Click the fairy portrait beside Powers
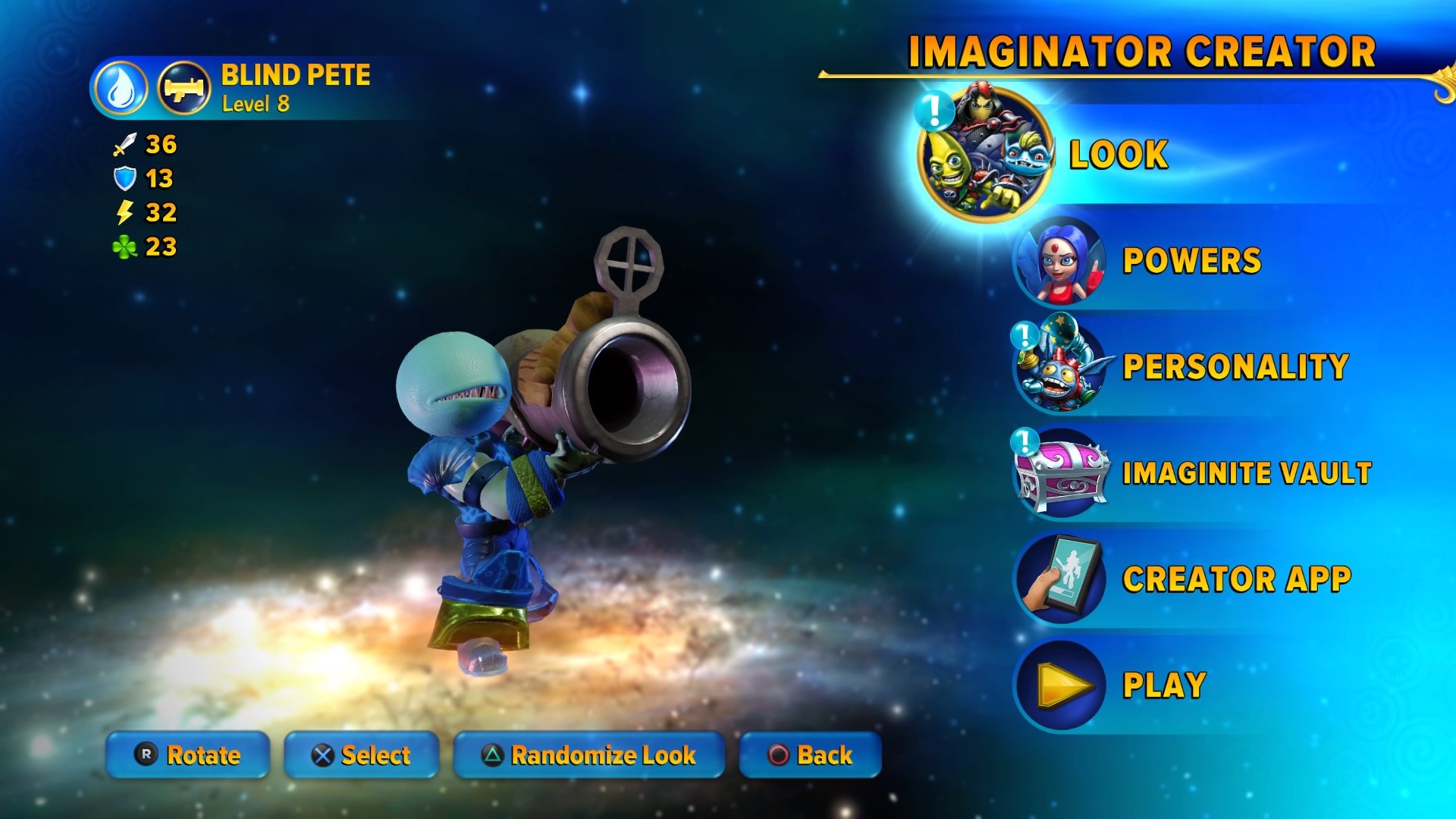Image resolution: width=1456 pixels, height=819 pixels. 1059,259
